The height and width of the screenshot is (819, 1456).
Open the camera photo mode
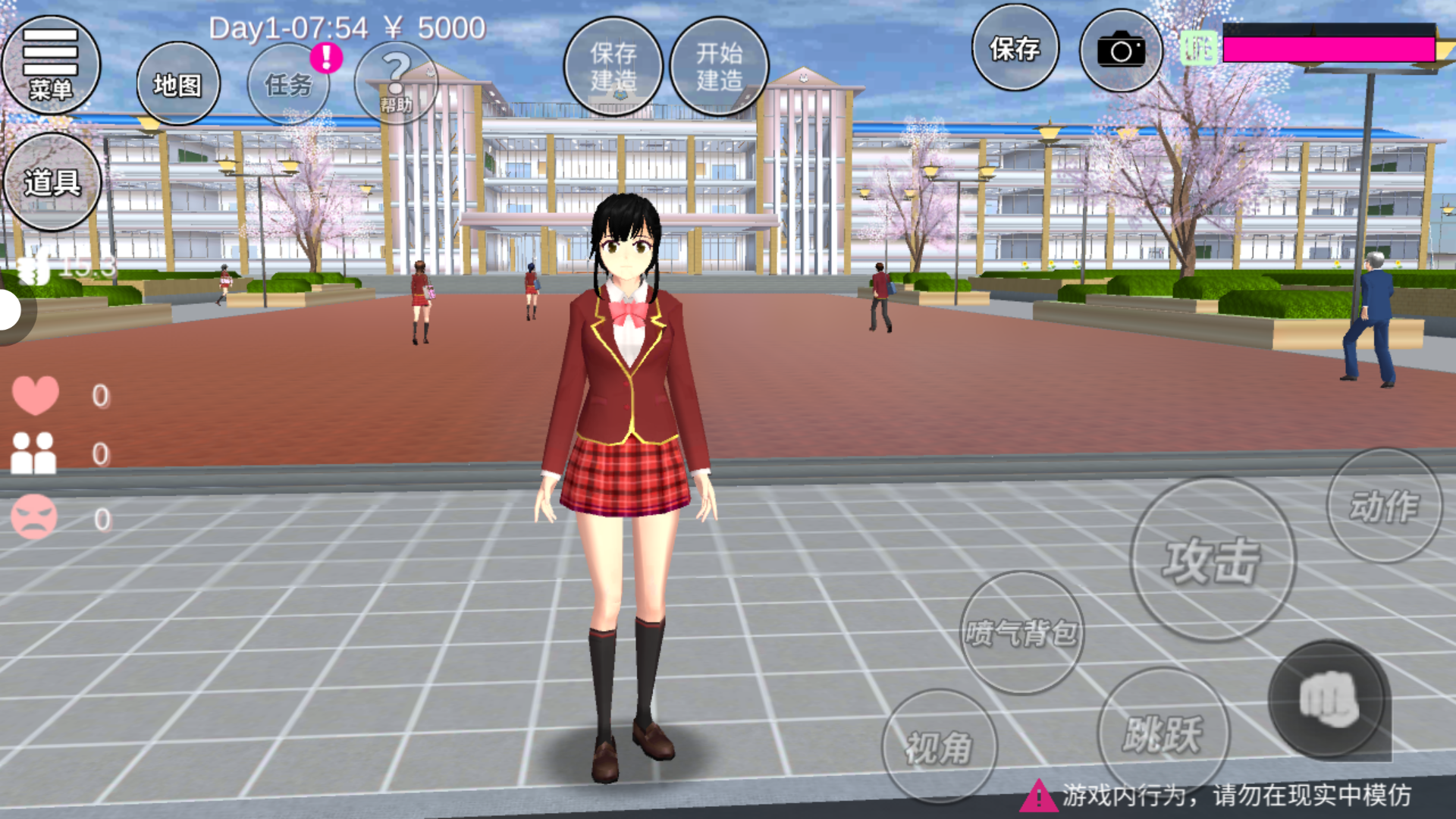point(1121,51)
